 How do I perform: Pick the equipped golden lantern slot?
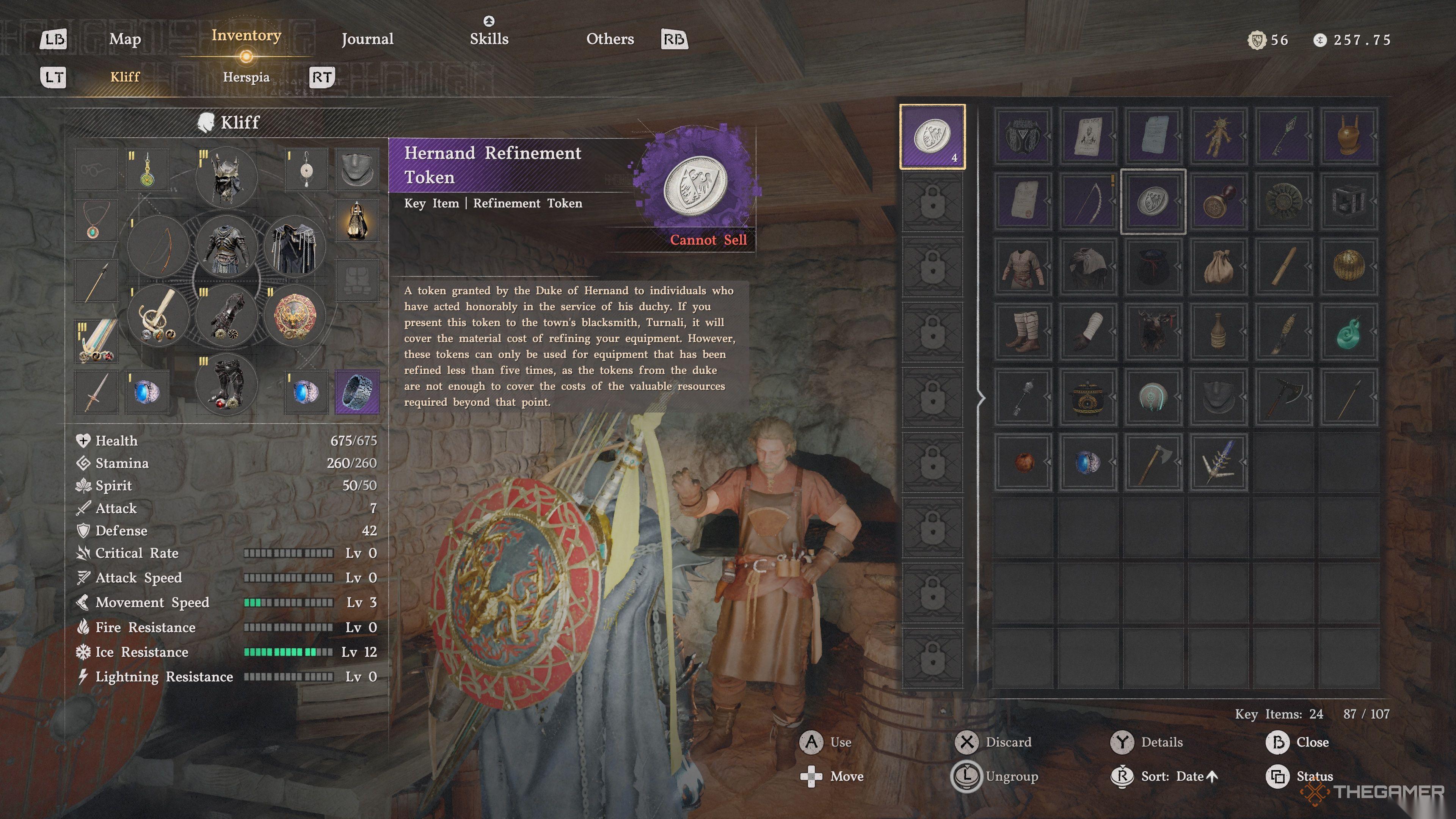click(x=357, y=220)
